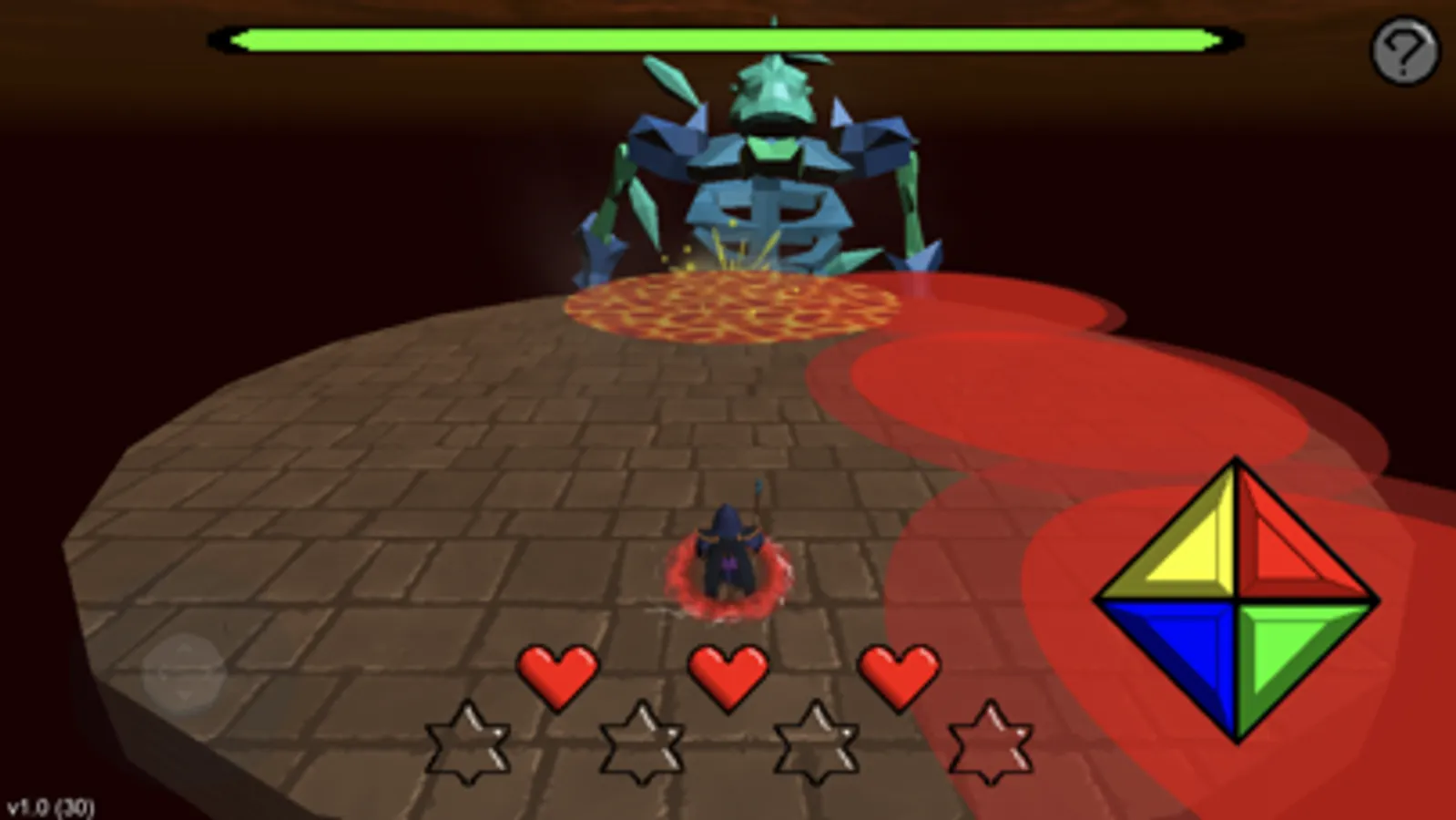The image size is (1456, 820).
Task: Select the second empty star slot
Action: (640, 743)
